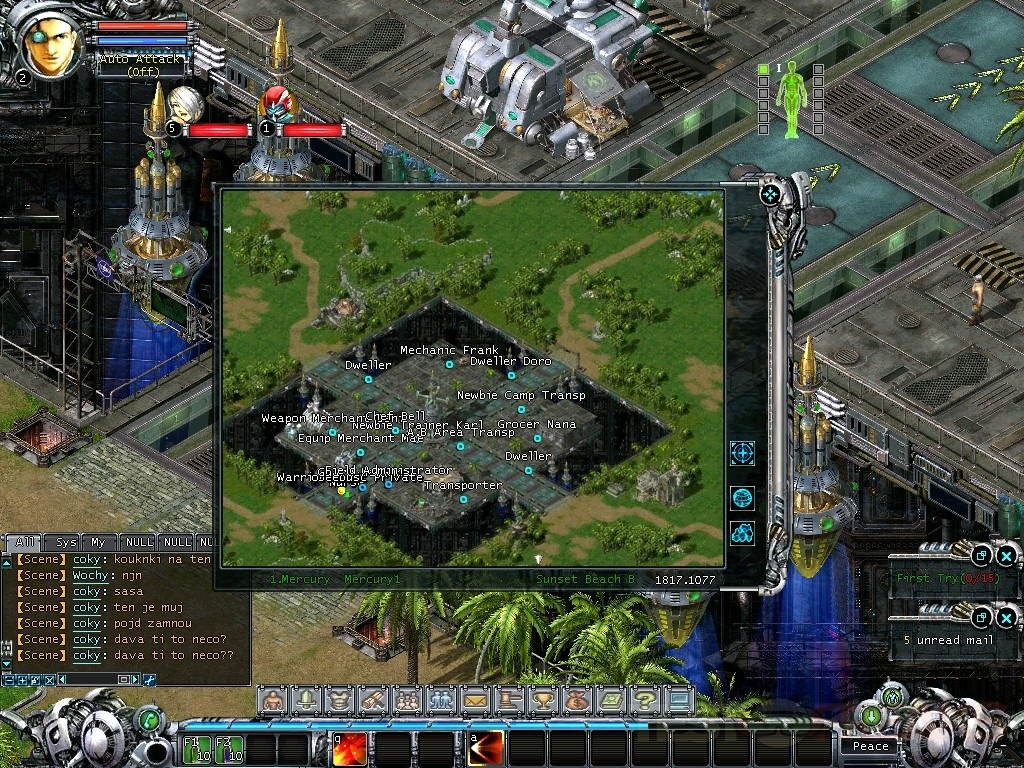1024x768 pixels.
Task: Close the unread mail notification
Action: [x=1006, y=617]
